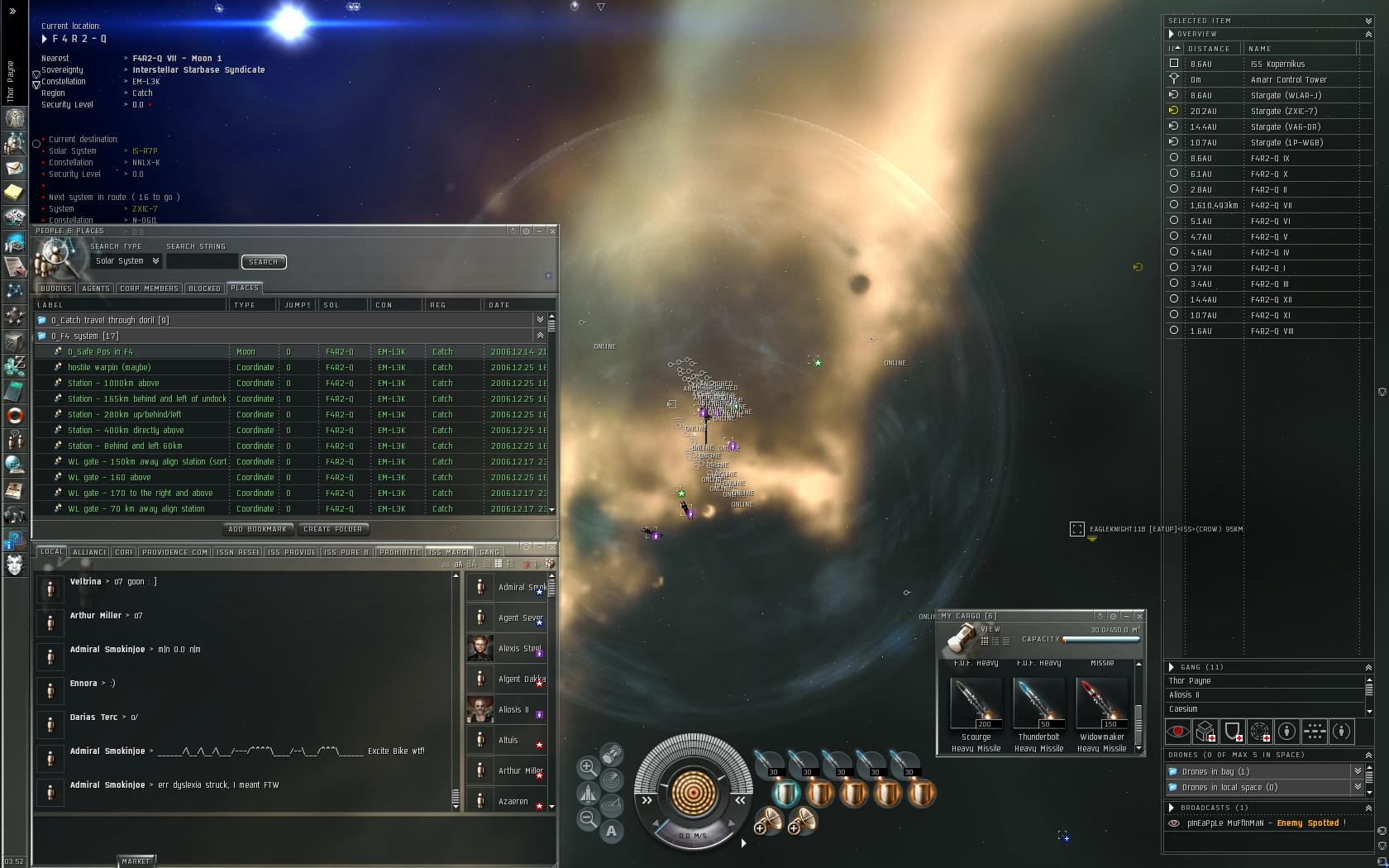Screen dimensions: 1389x868
Task: Open the Corp Members tab
Action: pos(149,289)
